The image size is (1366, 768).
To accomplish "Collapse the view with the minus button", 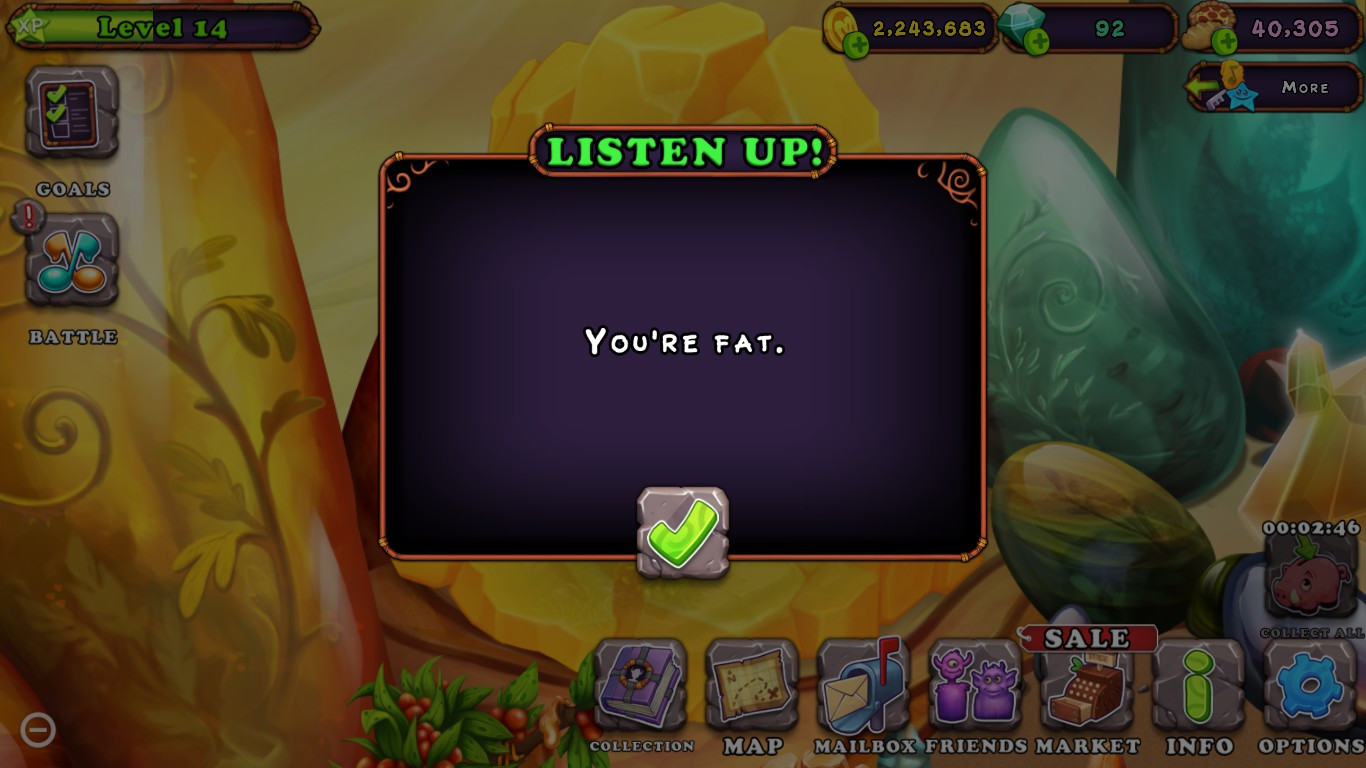I will [38, 730].
